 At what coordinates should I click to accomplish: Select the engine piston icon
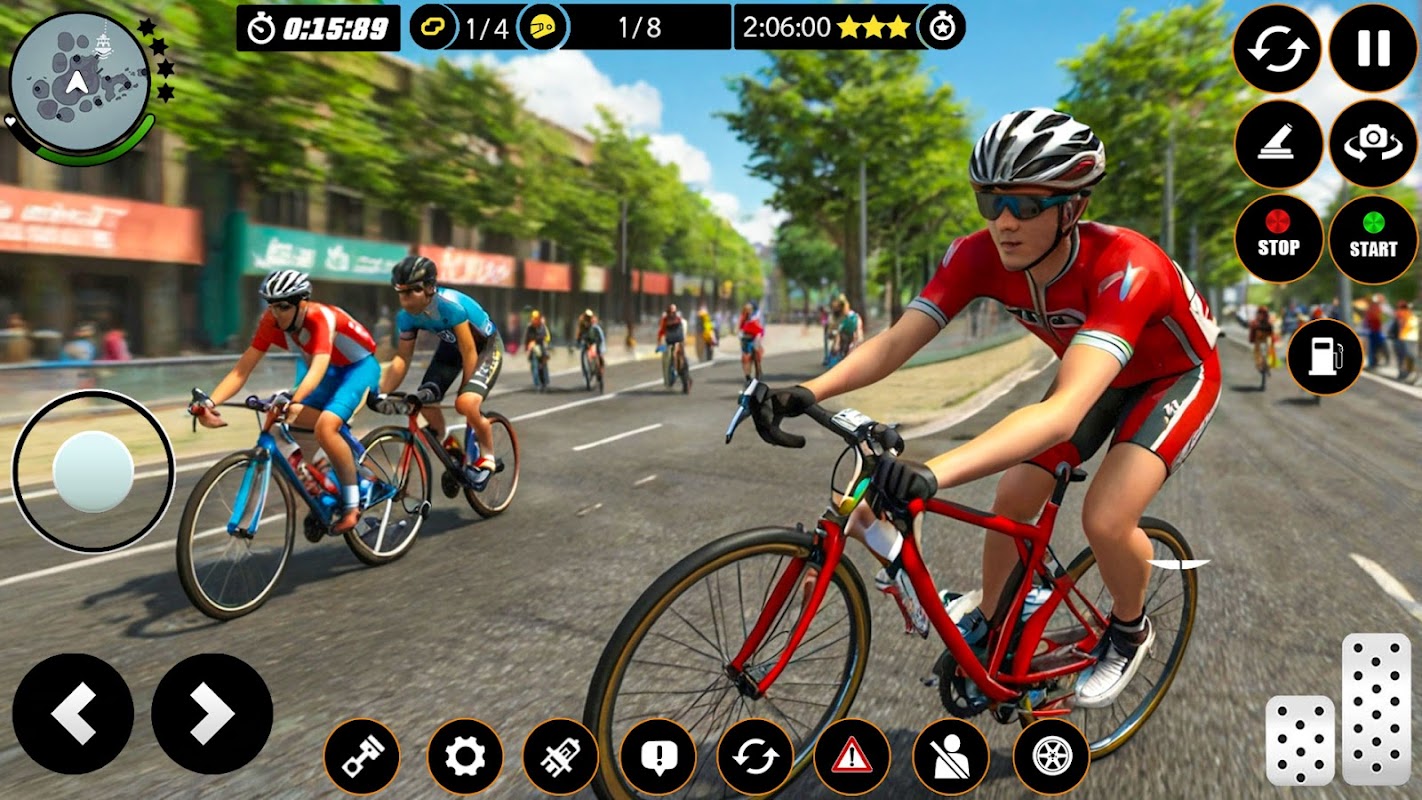tap(361, 757)
